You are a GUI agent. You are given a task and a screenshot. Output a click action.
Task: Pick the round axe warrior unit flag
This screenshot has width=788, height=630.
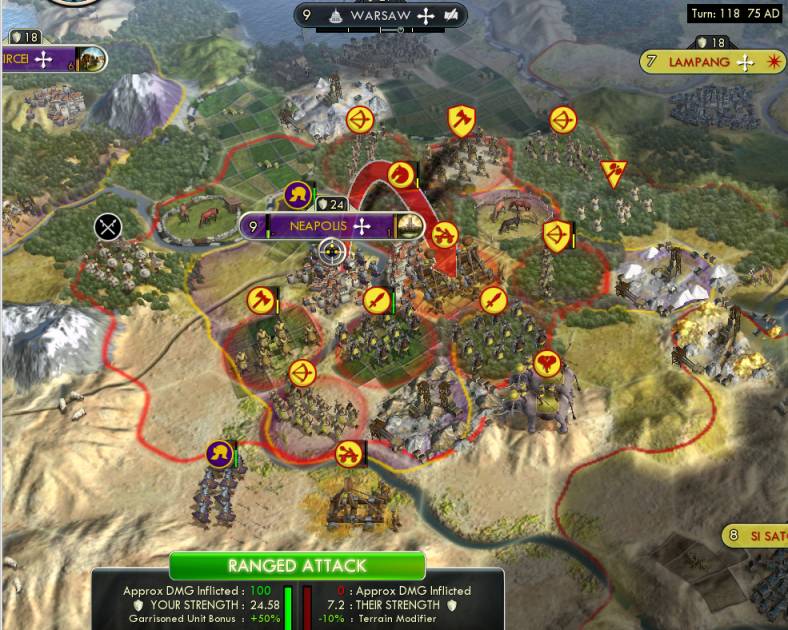(261, 299)
